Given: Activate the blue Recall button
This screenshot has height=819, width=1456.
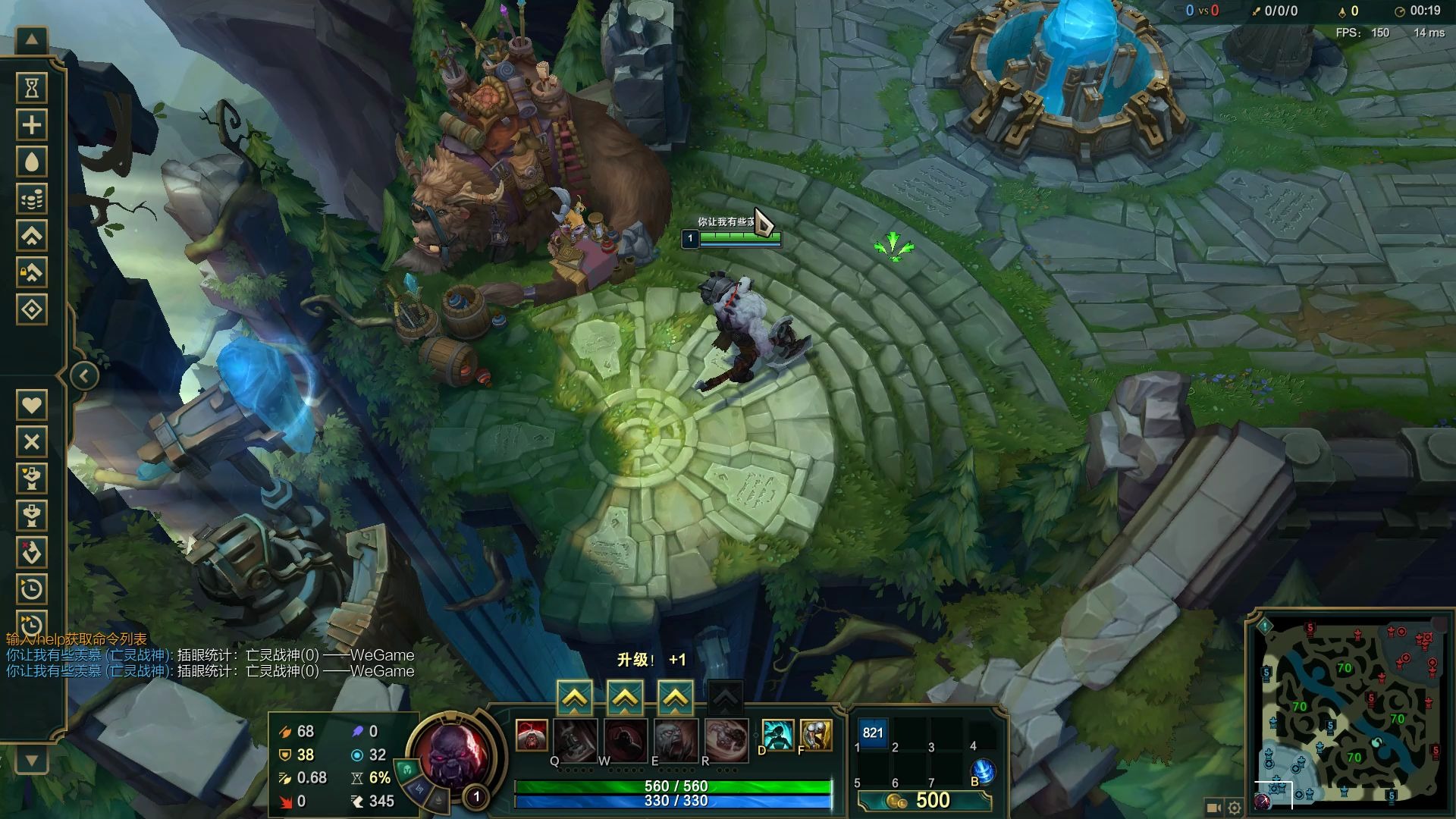Looking at the screenshot, I should point(983,770).
